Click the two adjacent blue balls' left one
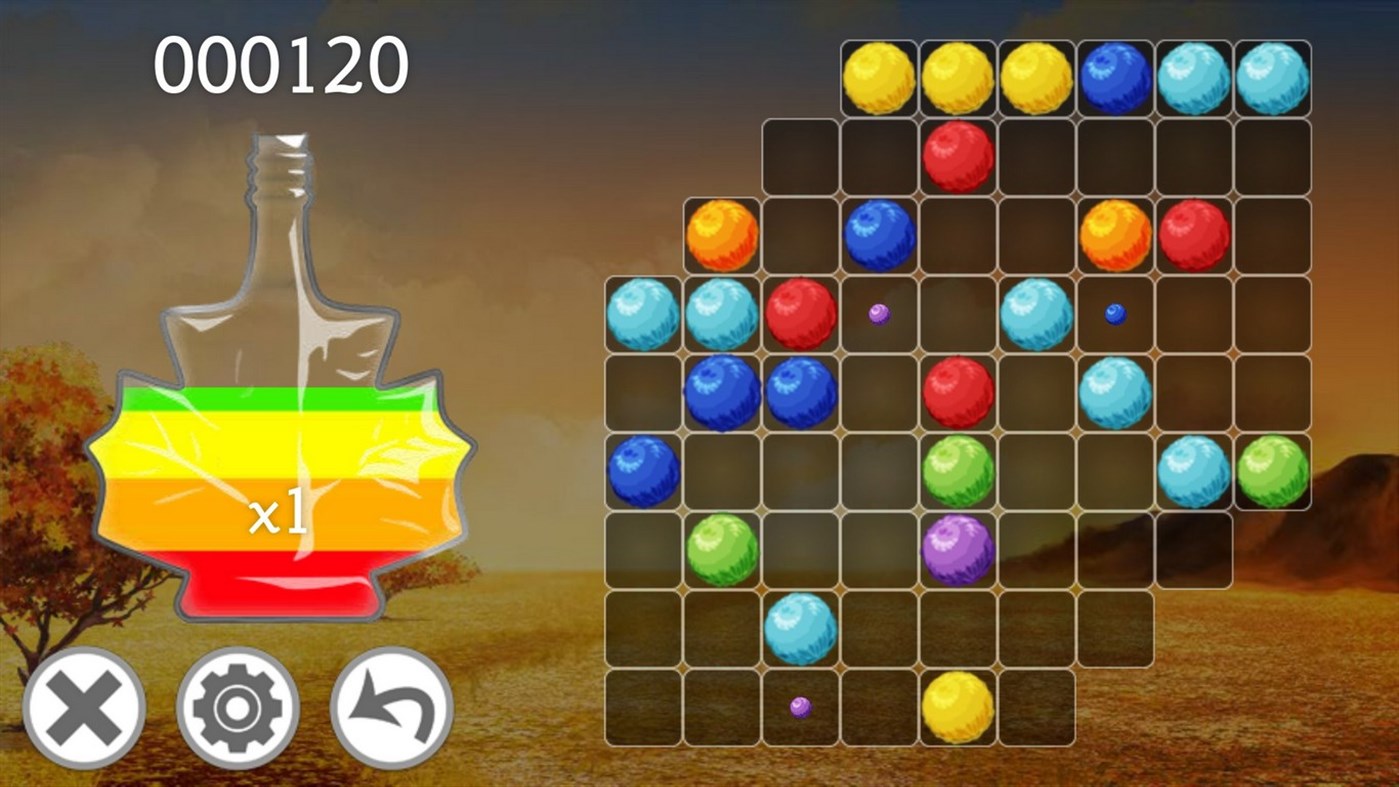Image resolution: width=1399 pixels, height=787 pixels. coord(721,392)
